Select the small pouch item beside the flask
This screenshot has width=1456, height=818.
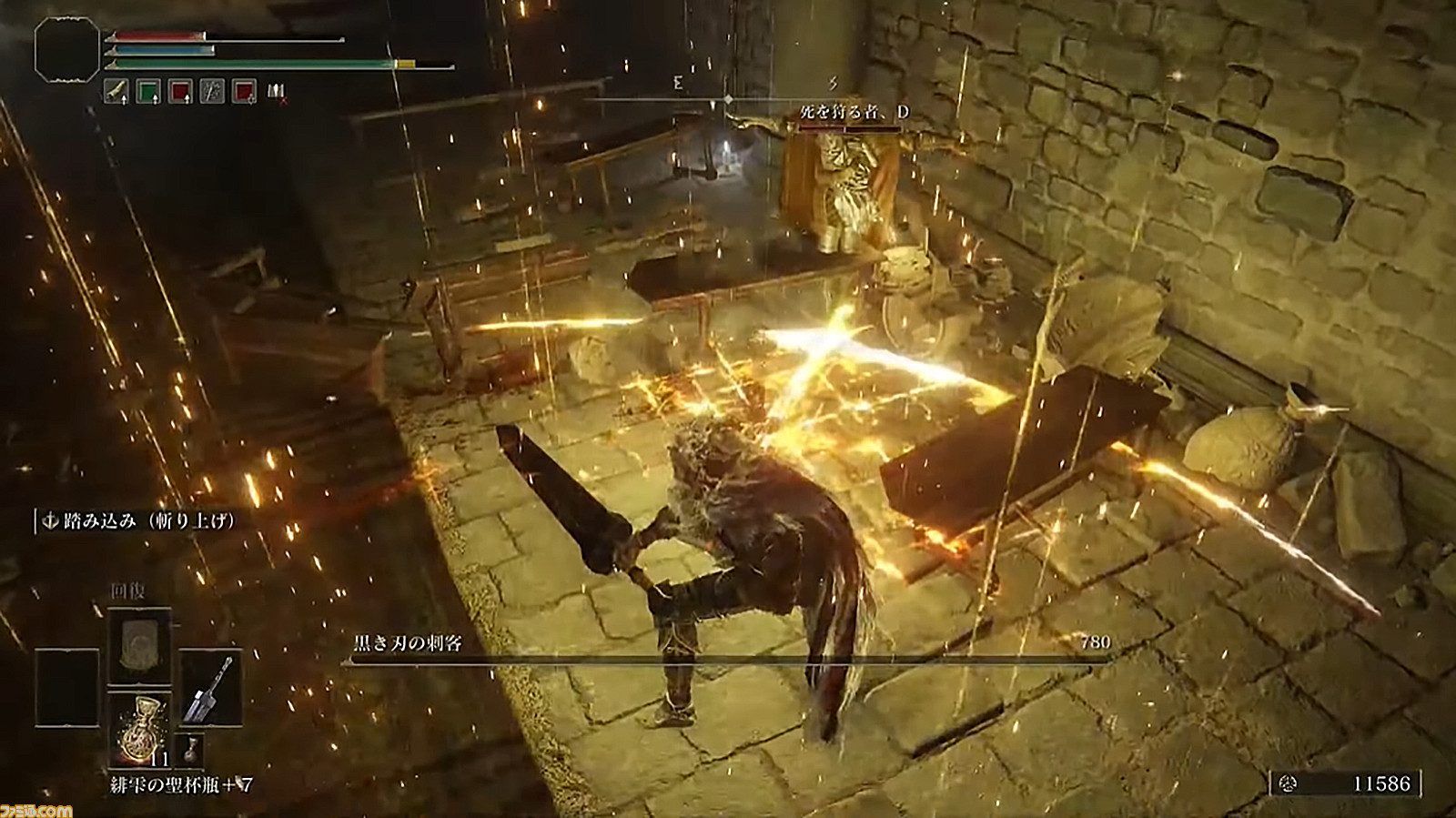(x=191, y=749)
